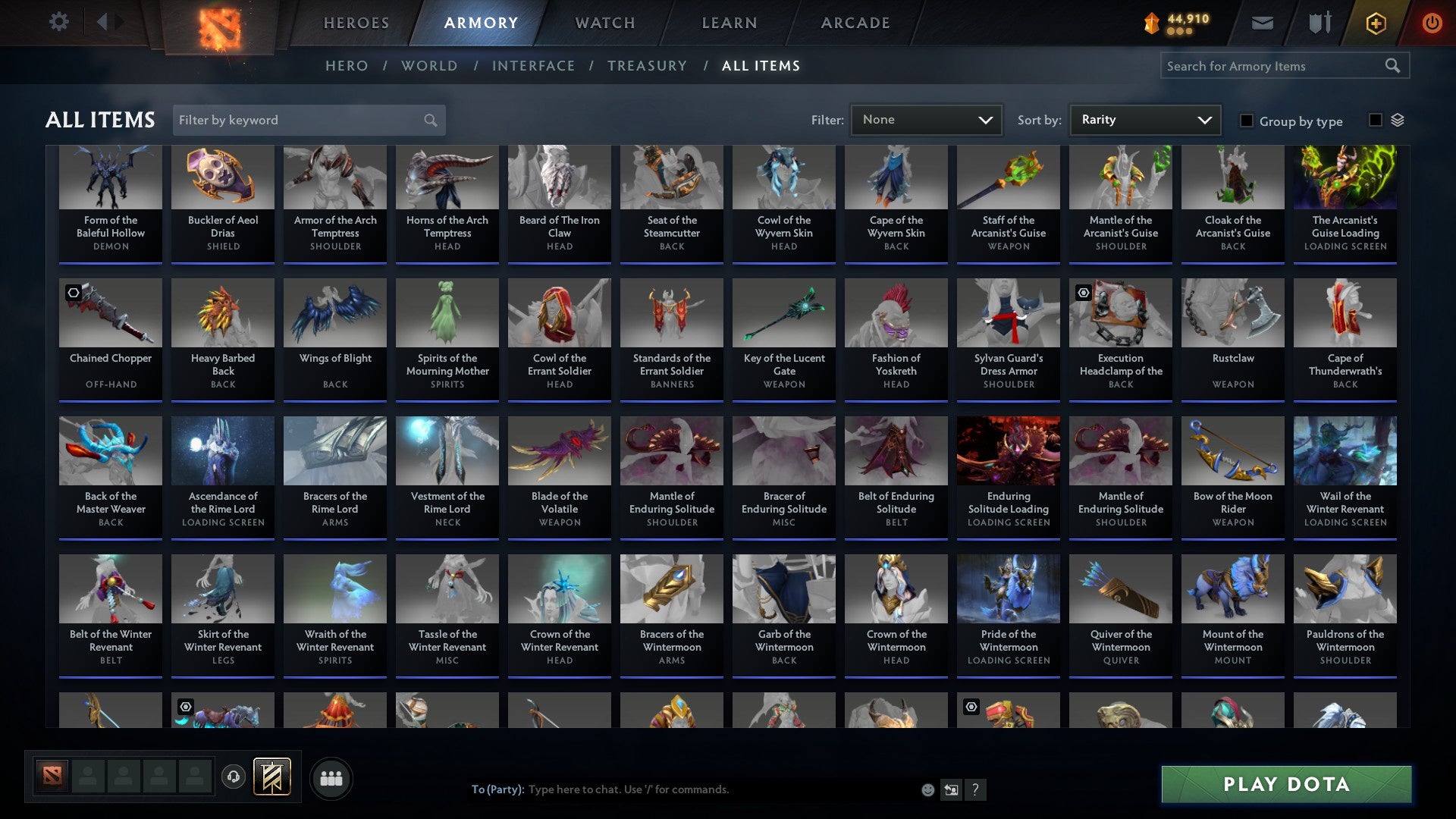Click the party chat input field
1456x819 pixels.
682,789
